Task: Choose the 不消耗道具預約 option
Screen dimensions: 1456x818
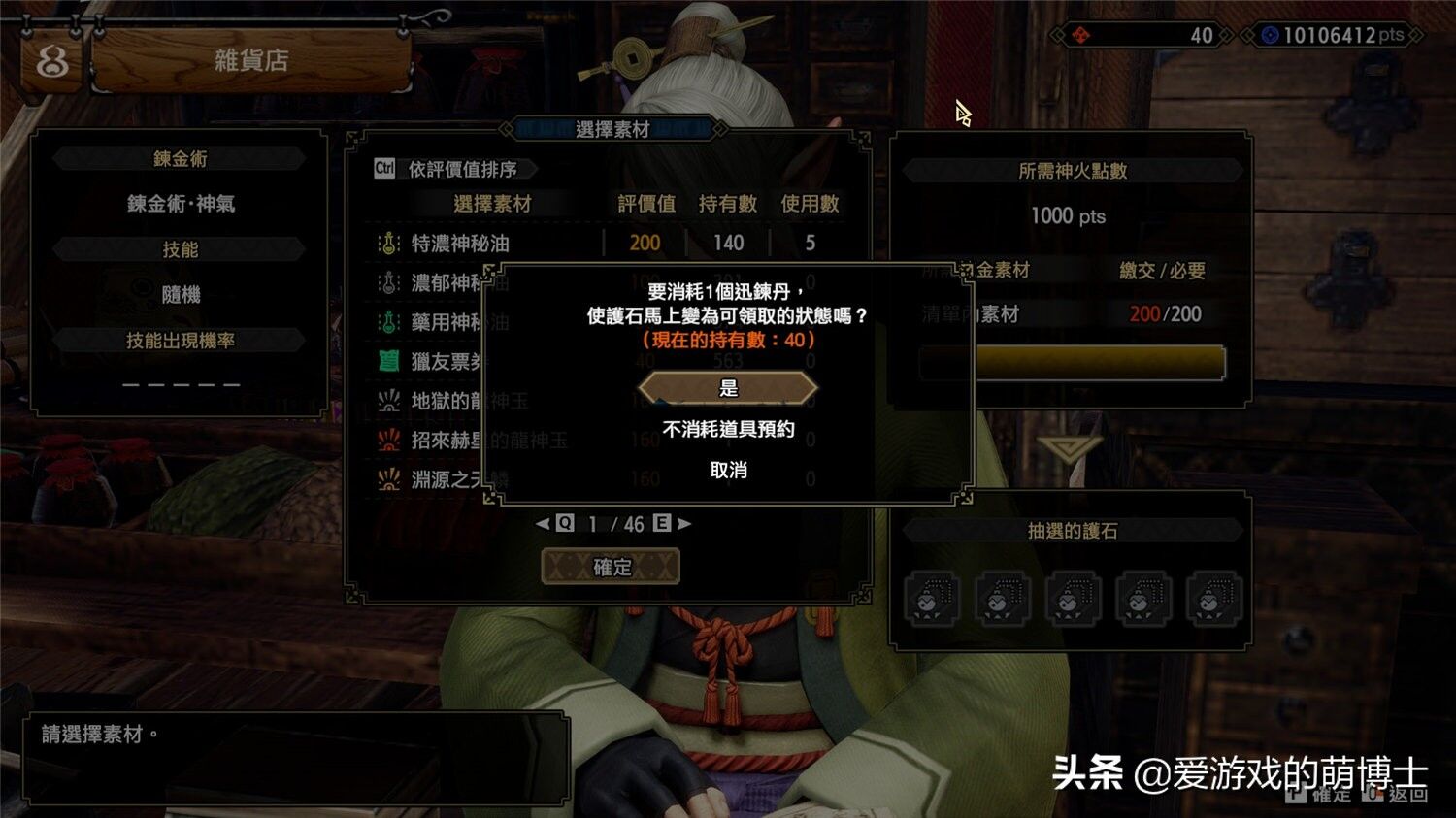Action: (728, 430)
